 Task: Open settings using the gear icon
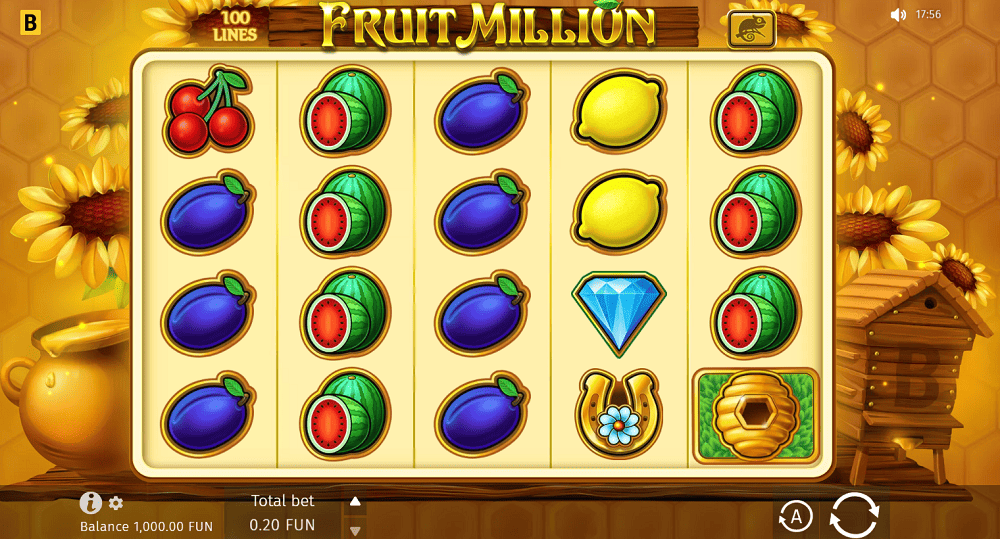116,503
